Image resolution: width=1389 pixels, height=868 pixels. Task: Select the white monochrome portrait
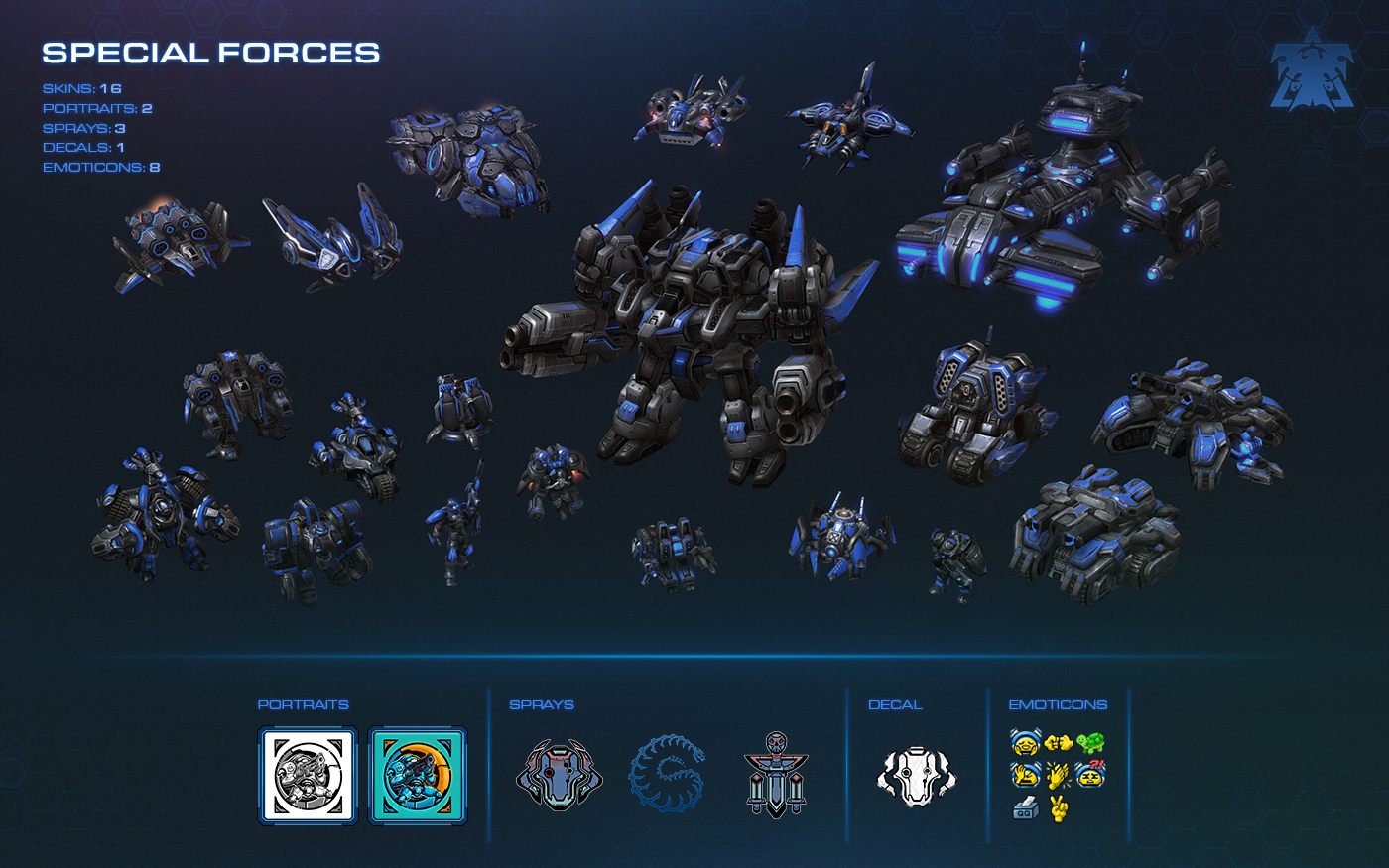click(x=308, y=776)
